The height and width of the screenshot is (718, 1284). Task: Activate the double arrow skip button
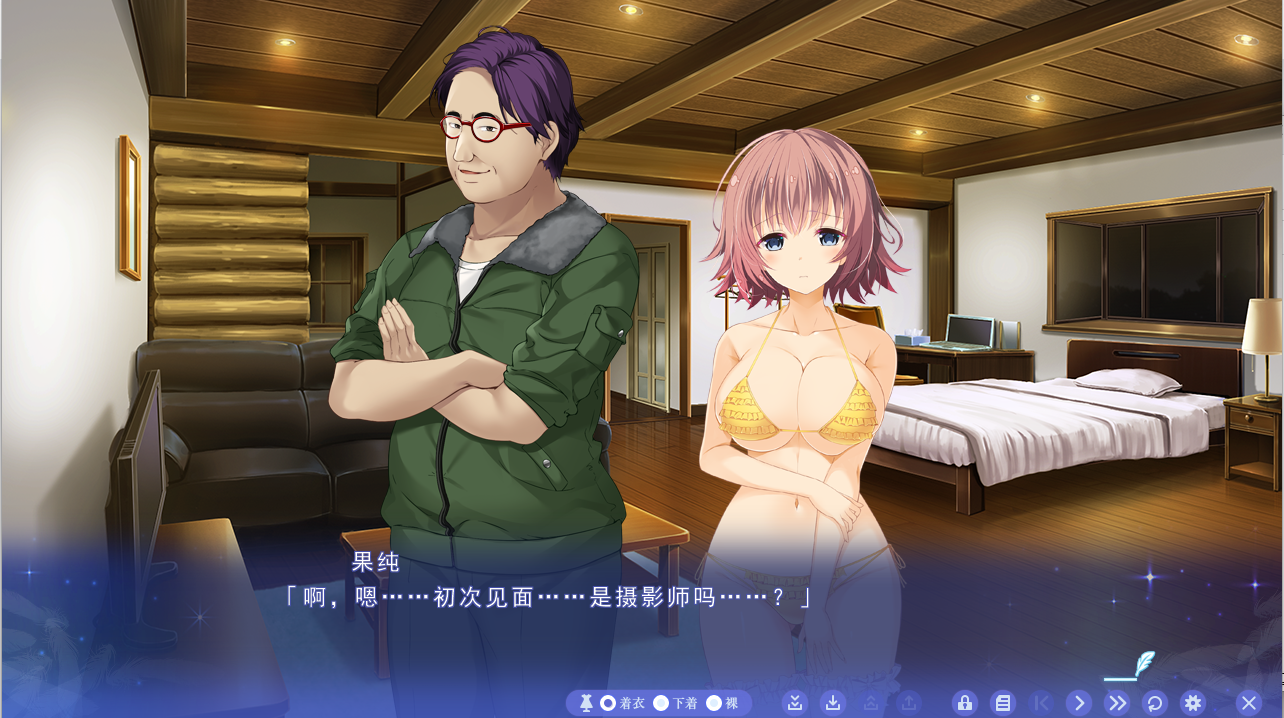point(1116,703)
